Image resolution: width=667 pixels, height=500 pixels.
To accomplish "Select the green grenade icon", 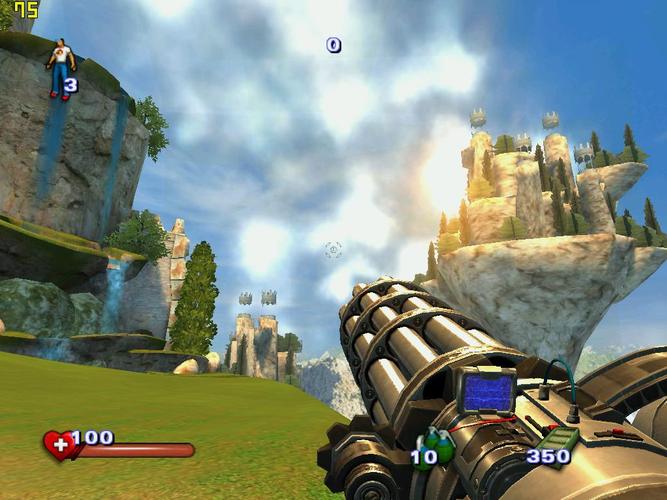I will [437, 445].
